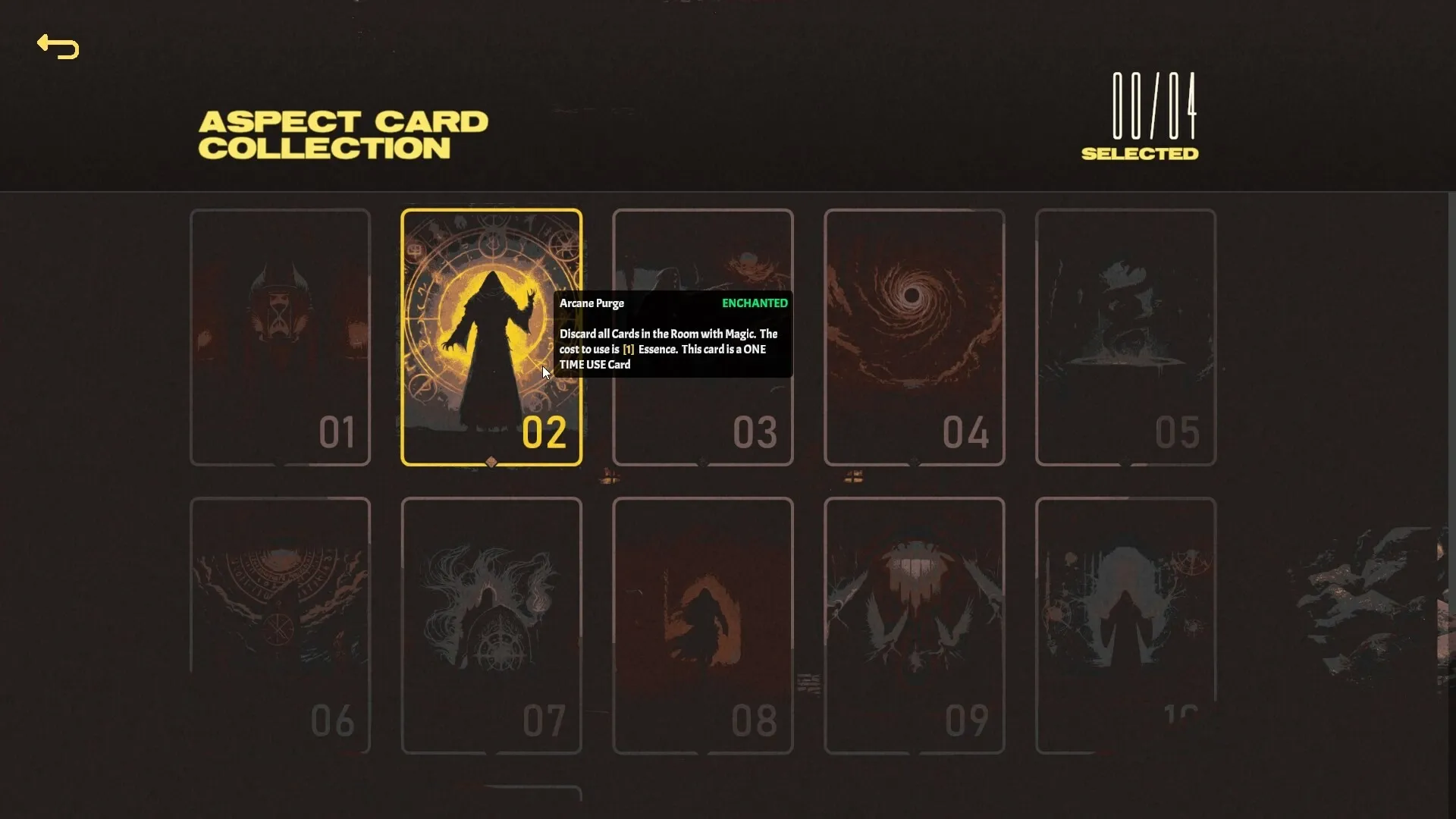Screen dimensions: 1456x819
Task: Select the flaming skull card 07
Action: 491,623
